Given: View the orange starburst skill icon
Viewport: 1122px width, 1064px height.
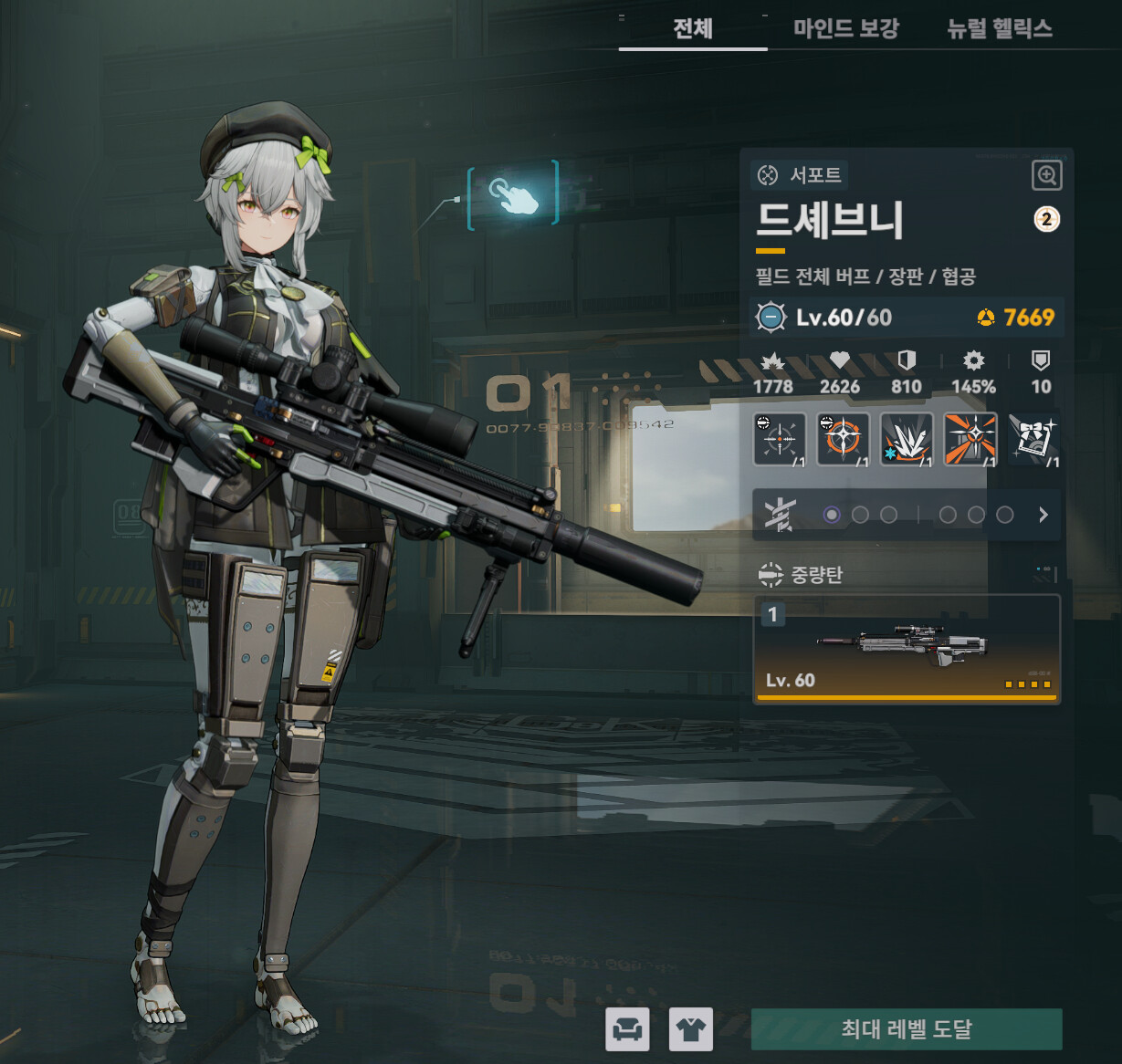Looking at the screenshot, I should click(970, 439).
